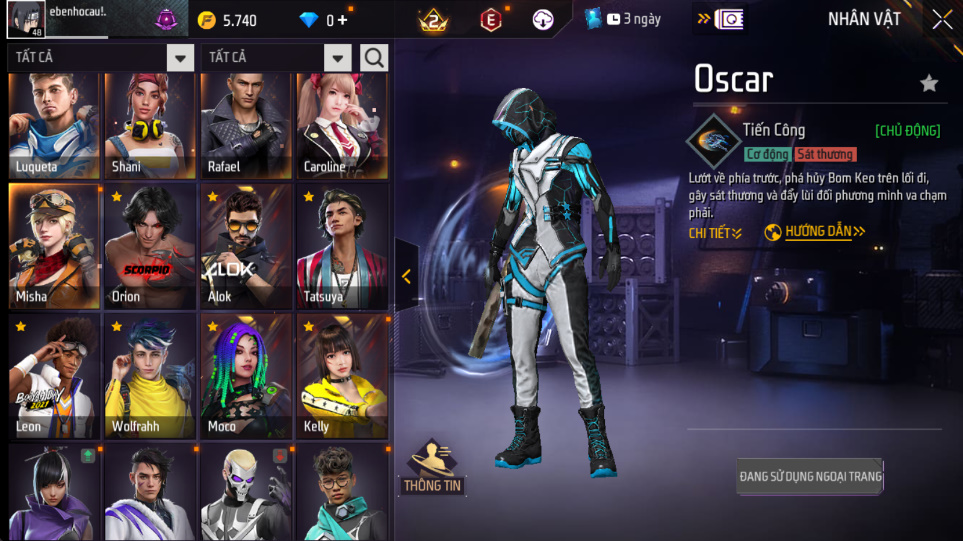This screenshot has height=541, width=963.
Task: Select the Luqueta character card
Action: (54, 124)
